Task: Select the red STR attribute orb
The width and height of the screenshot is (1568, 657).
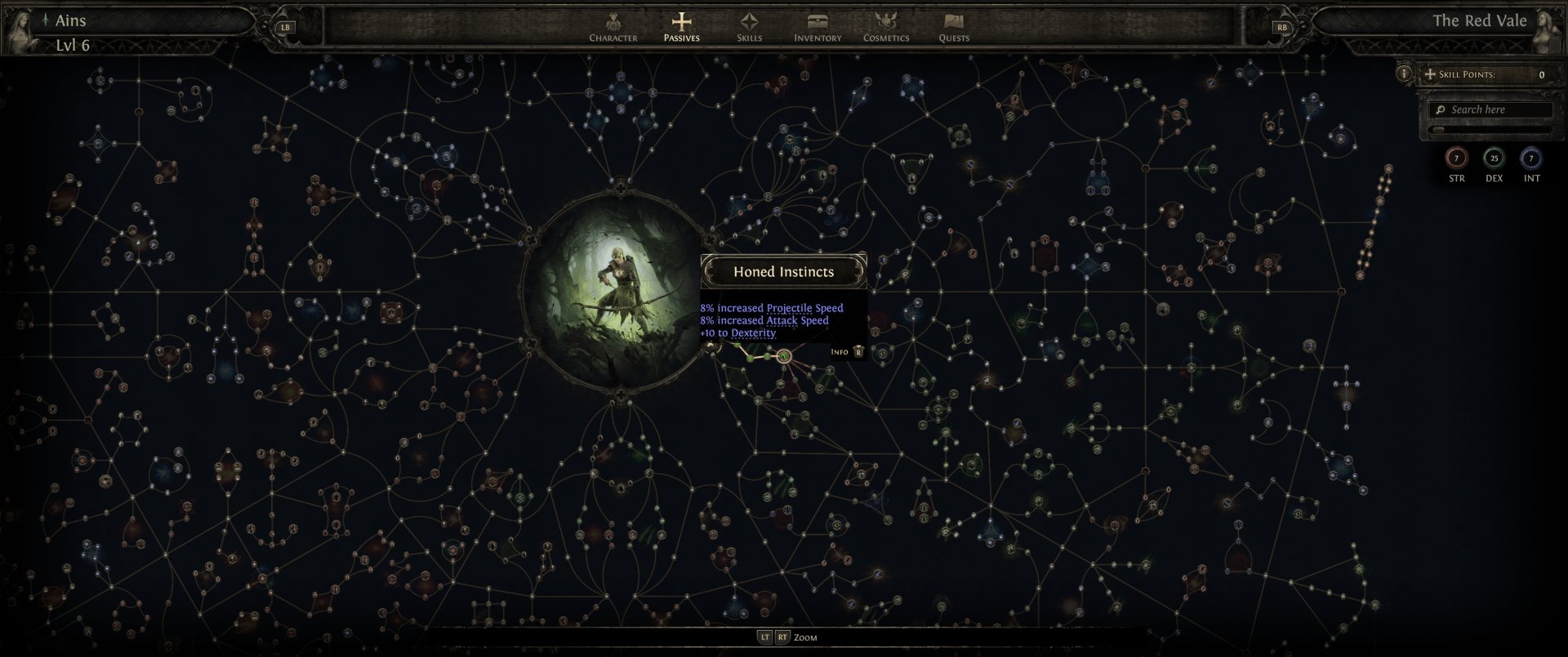Action: [1456, 159]
